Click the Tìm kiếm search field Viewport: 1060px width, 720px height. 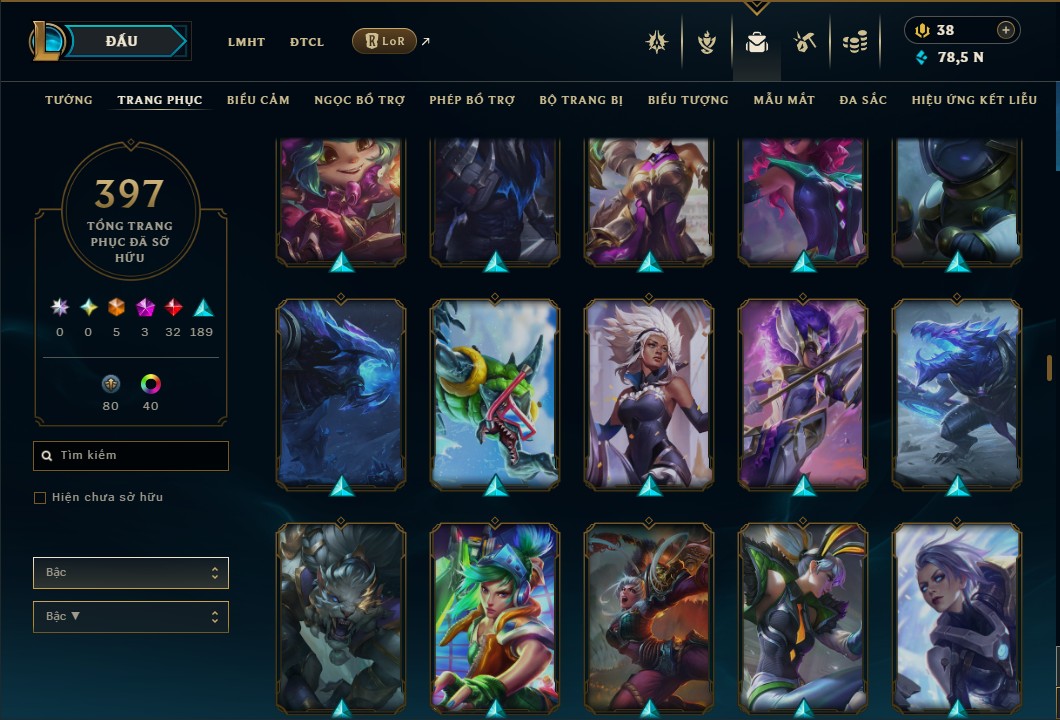[131, 456]
